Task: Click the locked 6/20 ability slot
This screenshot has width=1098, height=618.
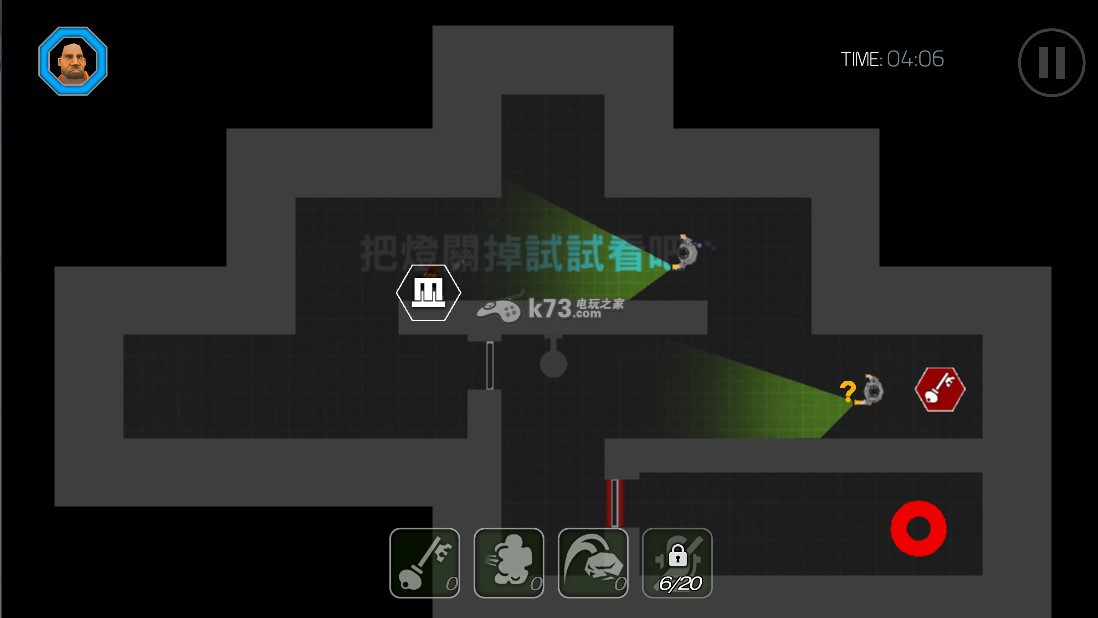Action: 677,563
